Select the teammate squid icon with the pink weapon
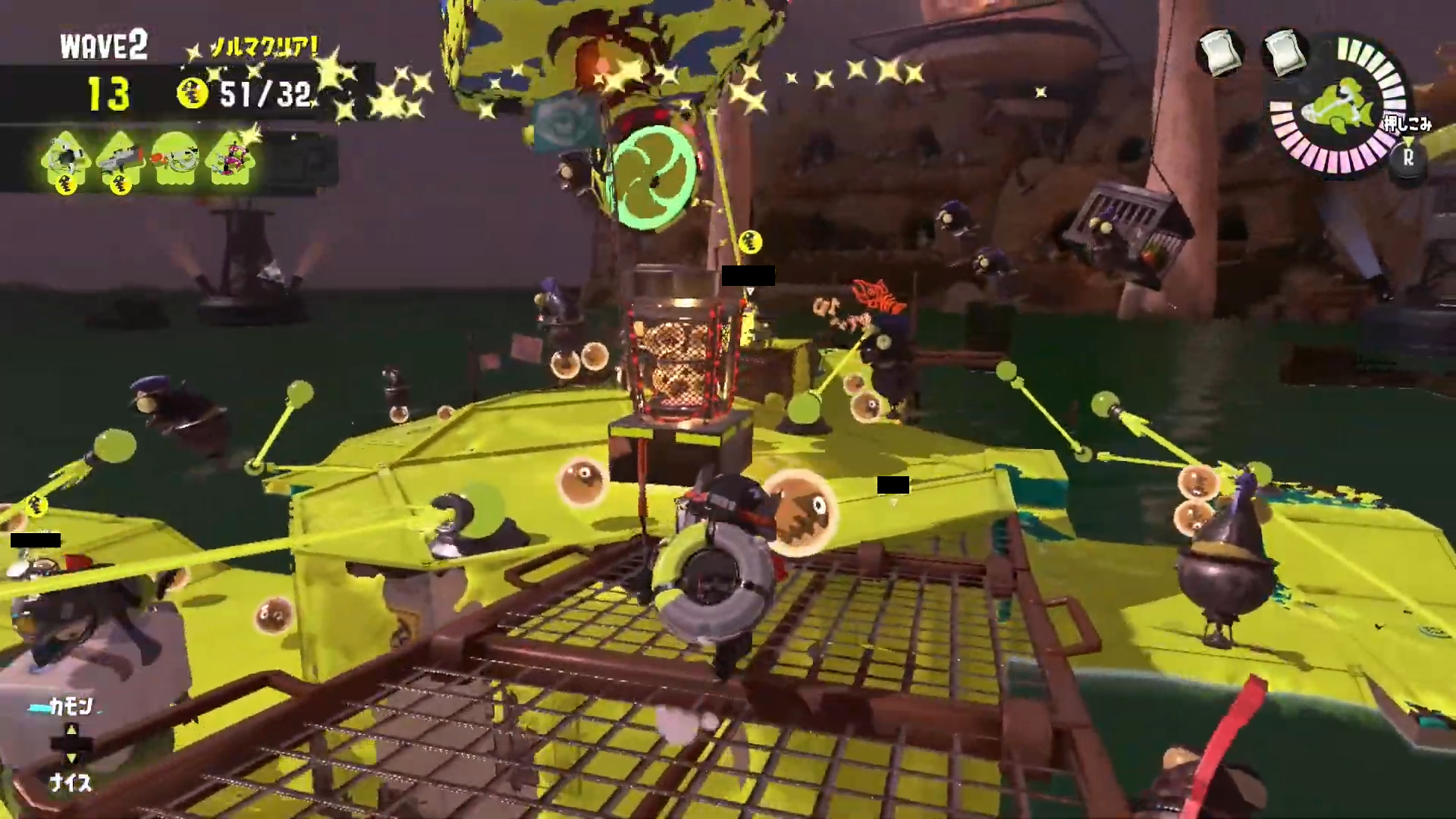The height and width of the screenshot is (819, 1456). click(231, 160)
